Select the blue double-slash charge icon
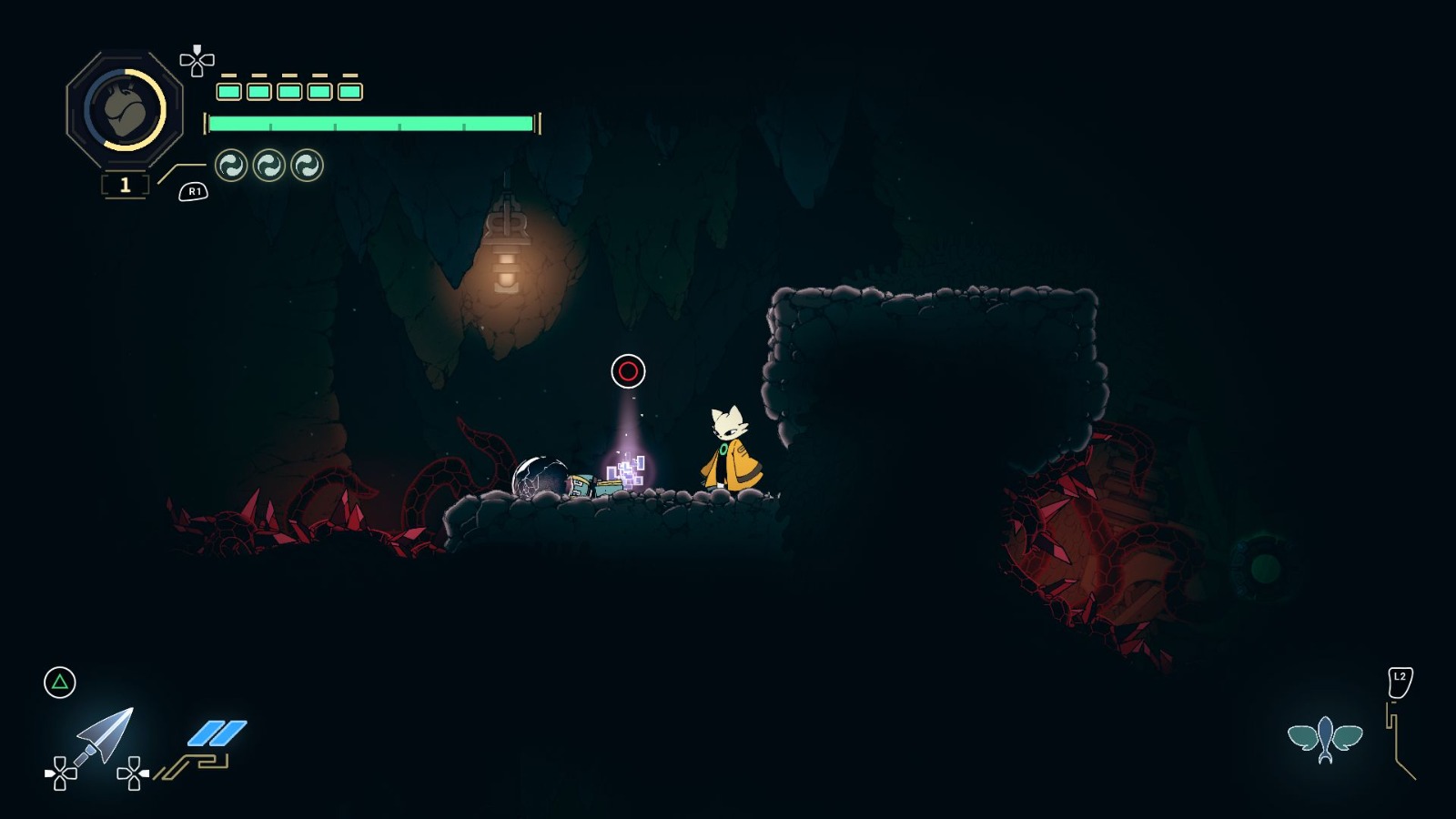1456x819 pixels. [x=217, y=733]
